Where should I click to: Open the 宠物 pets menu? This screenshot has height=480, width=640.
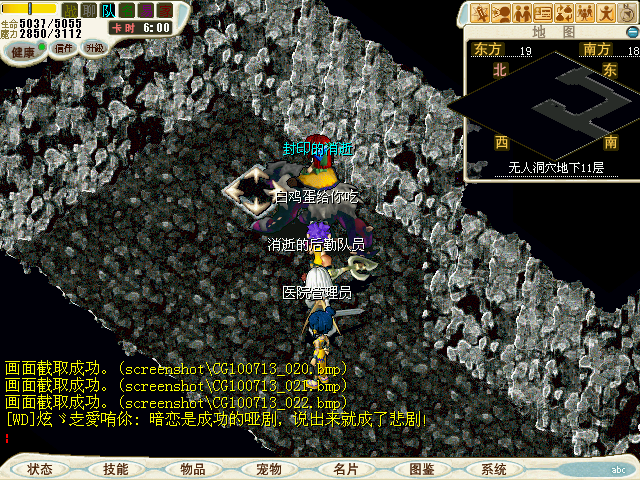[269, 468]
